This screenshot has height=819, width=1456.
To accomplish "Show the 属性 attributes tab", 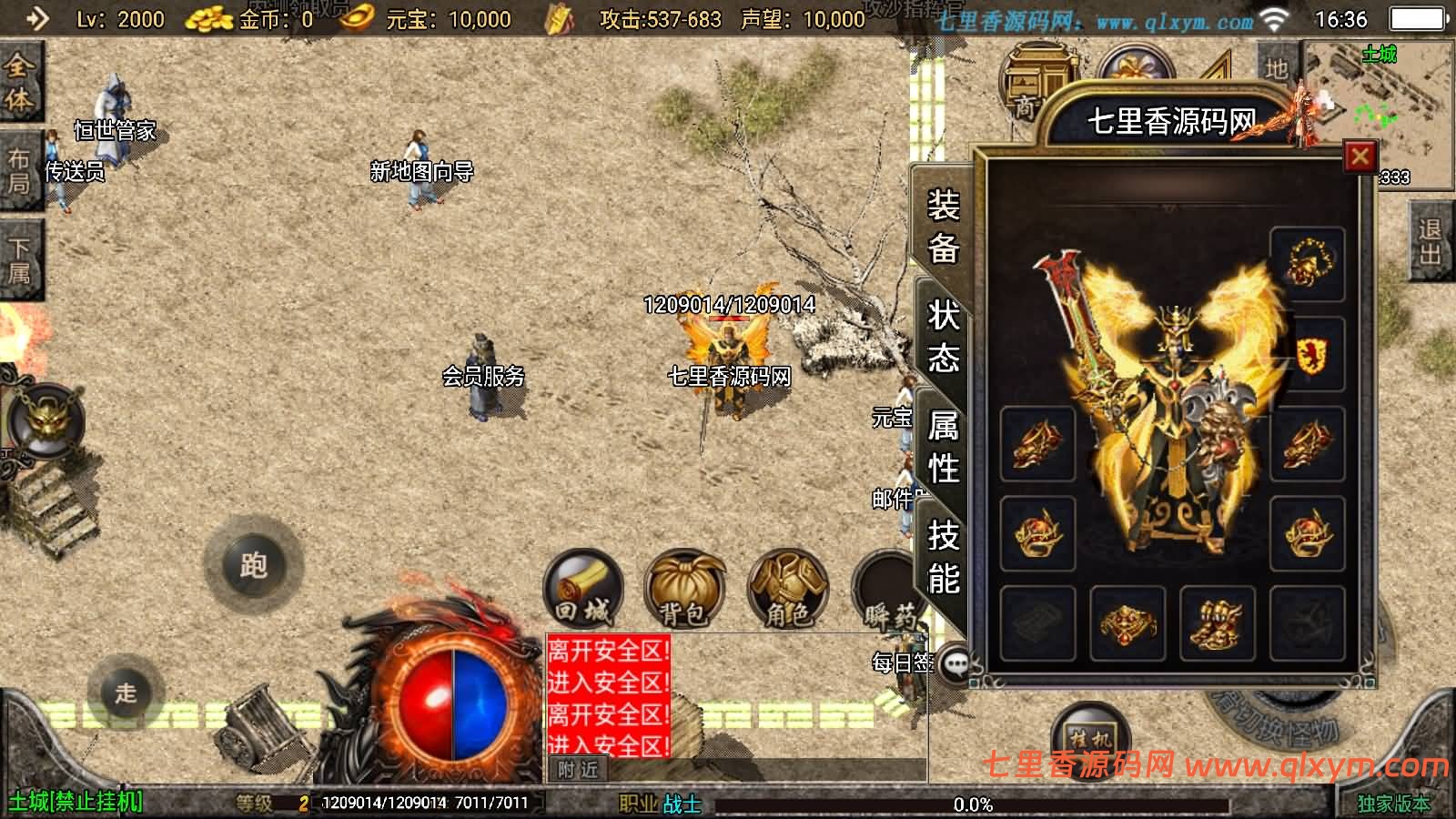I will 943,447.
